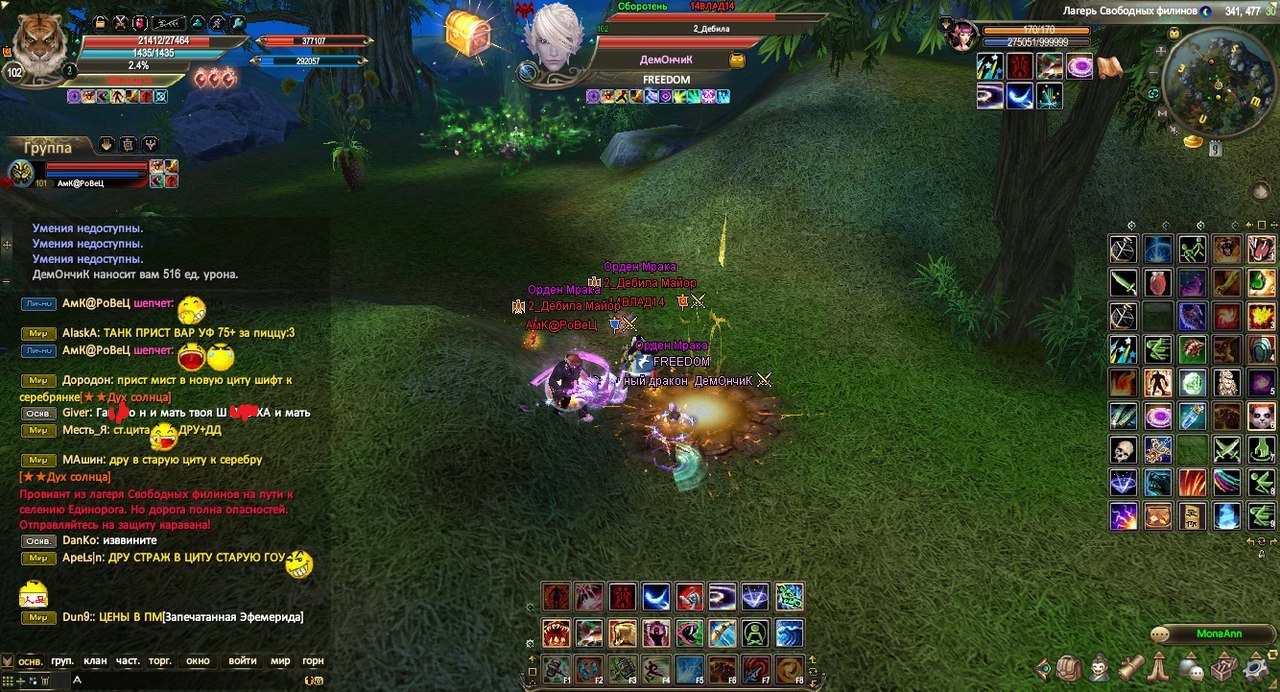Switch to the "мир" world chat tab
The width and height of the screenshot is (1280, 692).
click(280, 661)
